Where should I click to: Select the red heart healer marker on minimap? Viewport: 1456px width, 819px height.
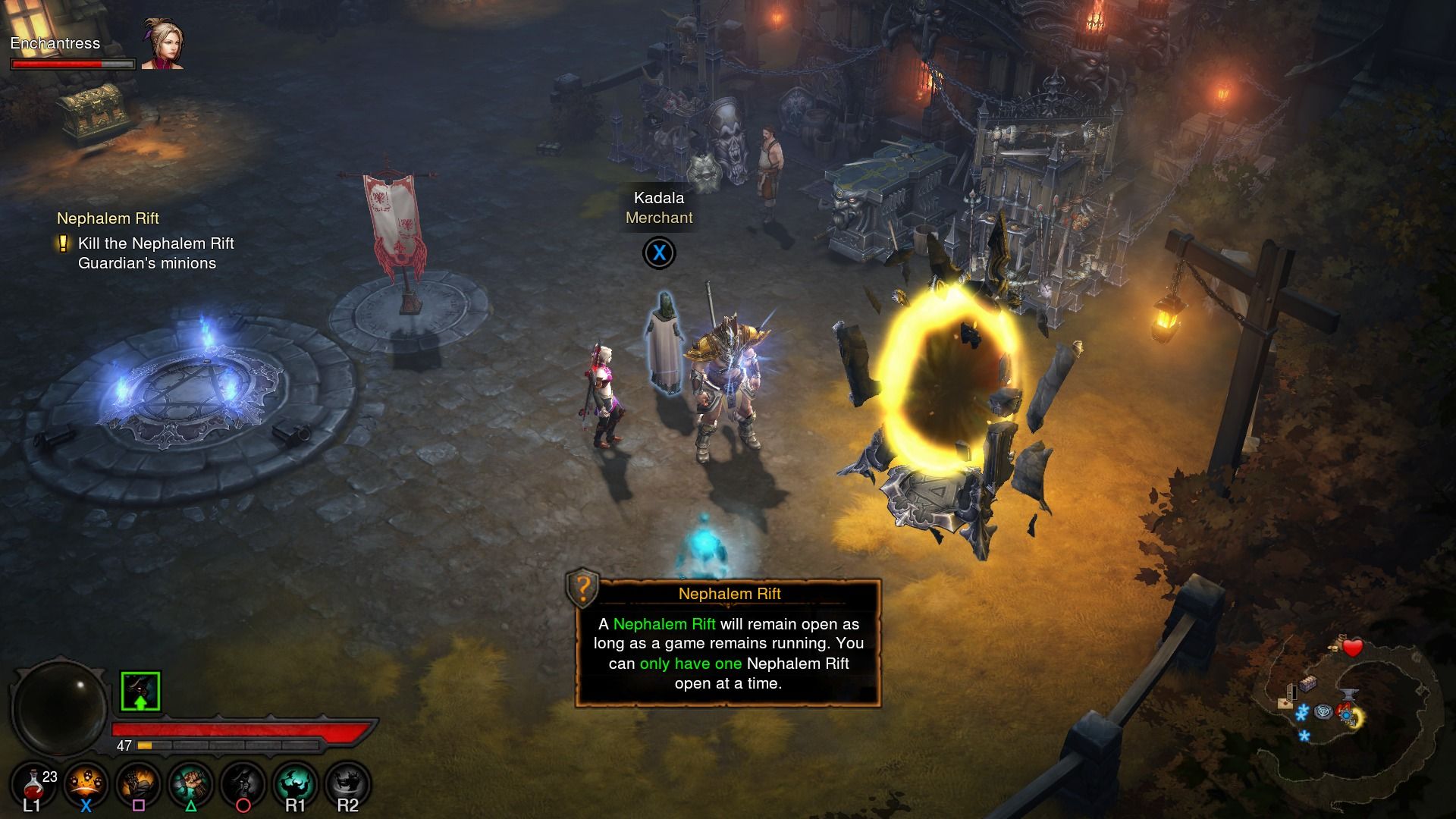[x=1354, y=648]
